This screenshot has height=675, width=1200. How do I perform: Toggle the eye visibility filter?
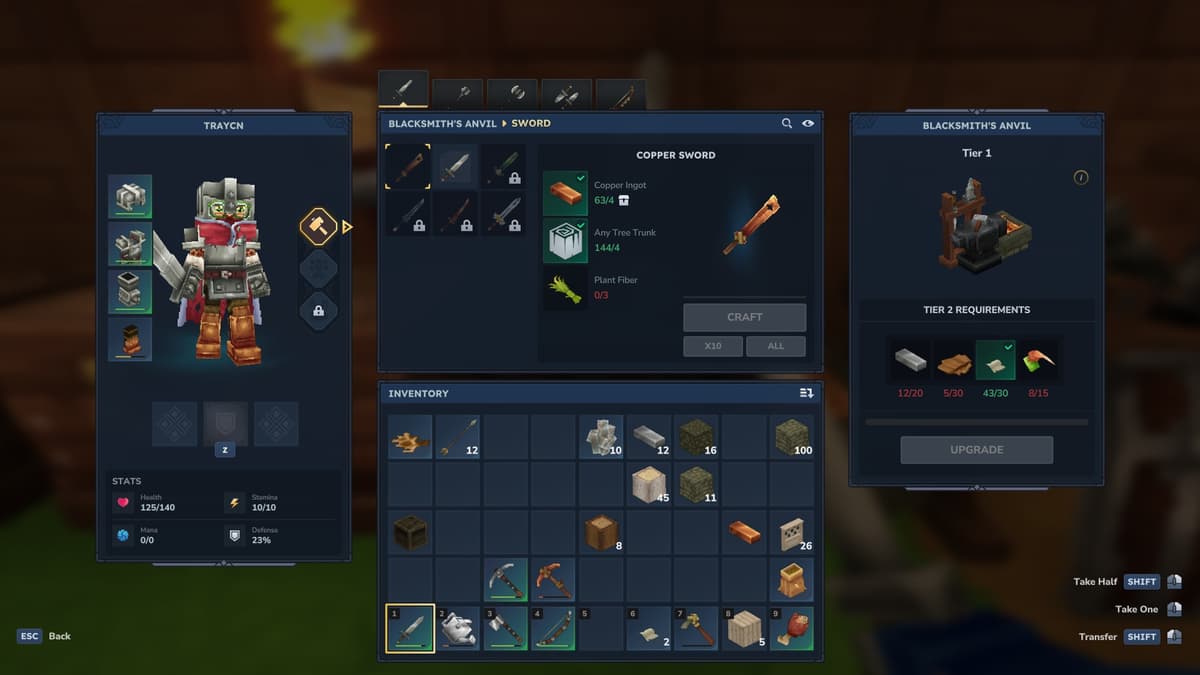point(808,123)
